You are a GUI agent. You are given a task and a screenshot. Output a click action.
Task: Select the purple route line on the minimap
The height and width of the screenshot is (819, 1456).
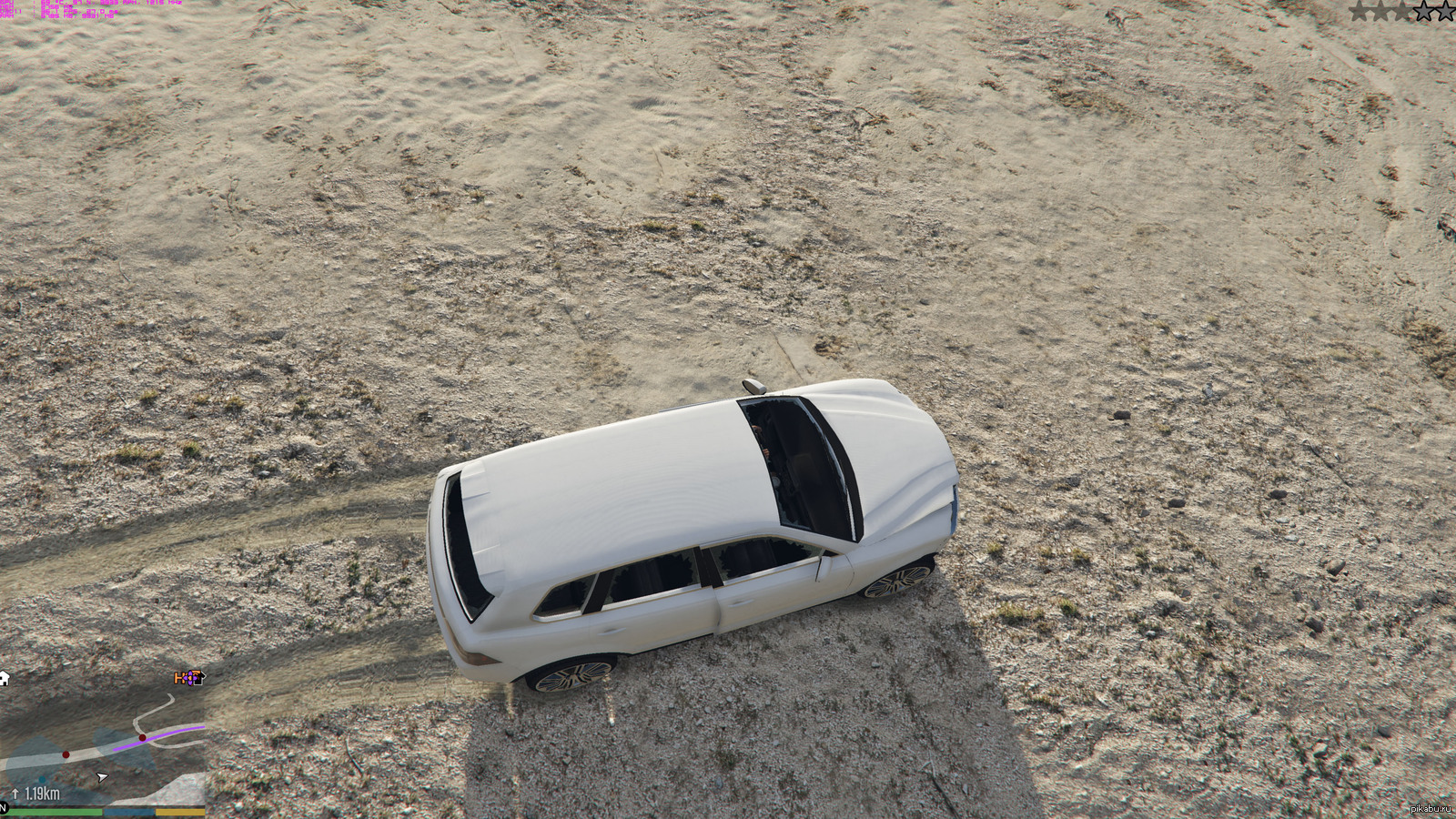[164, 733]
